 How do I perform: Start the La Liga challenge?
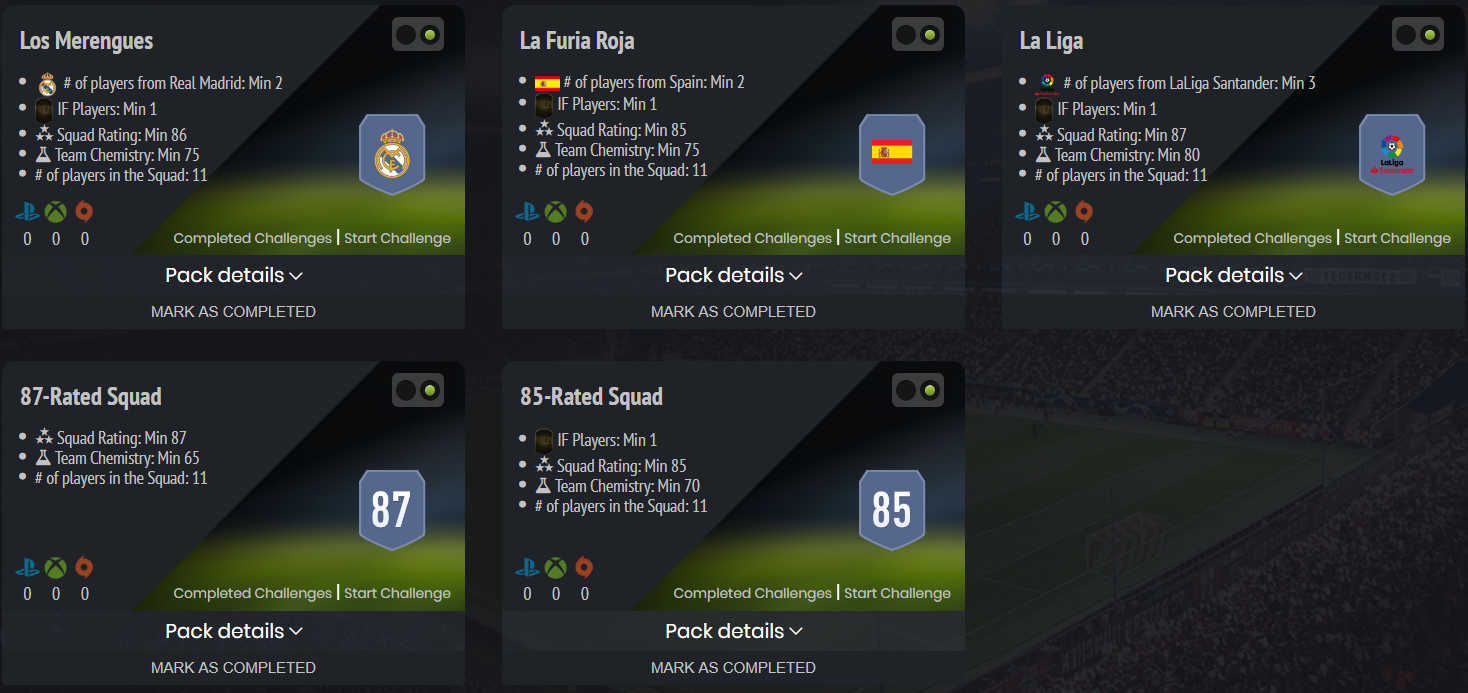point(1397,238)
